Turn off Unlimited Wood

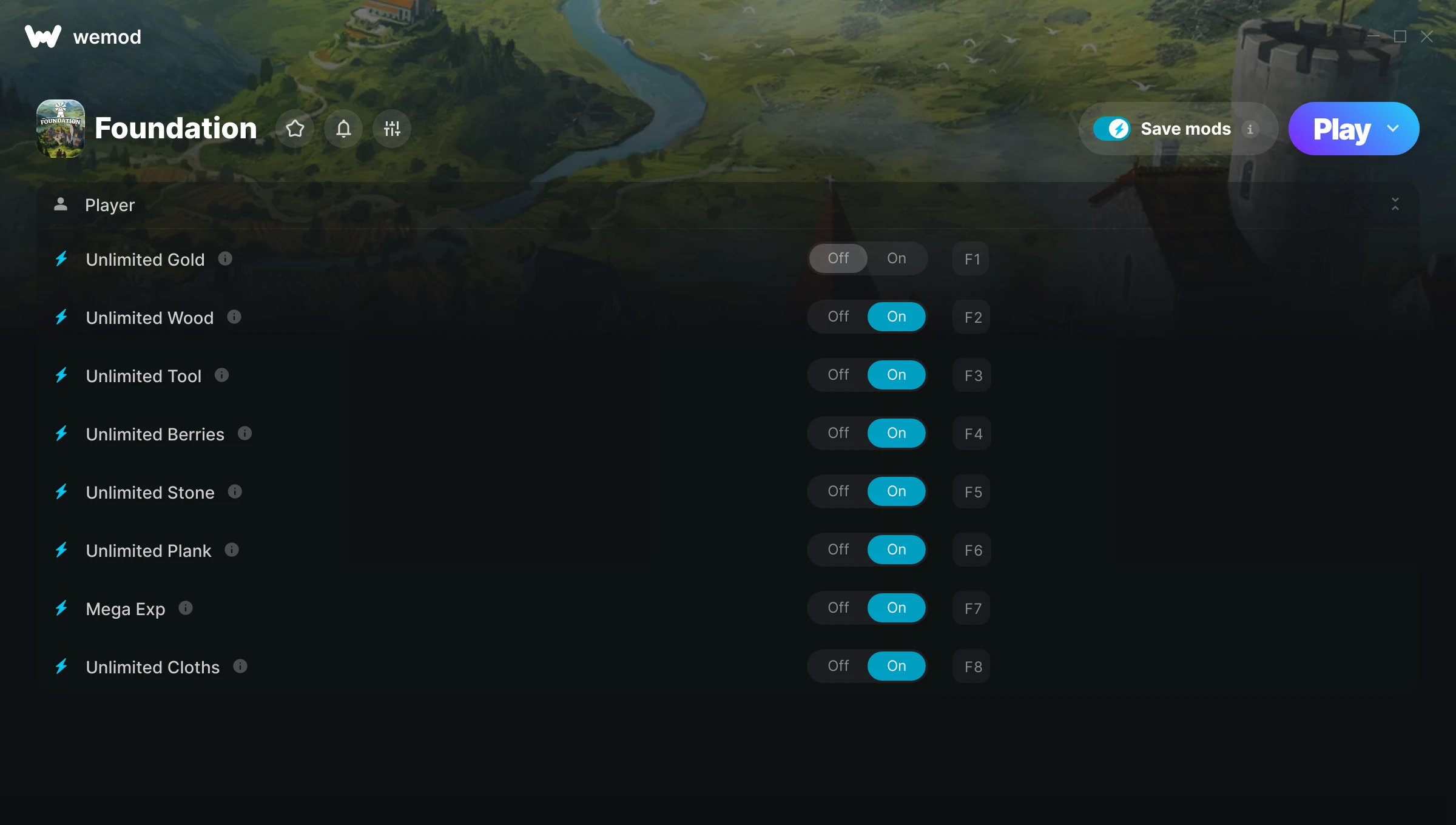click(x=838, y=316)
